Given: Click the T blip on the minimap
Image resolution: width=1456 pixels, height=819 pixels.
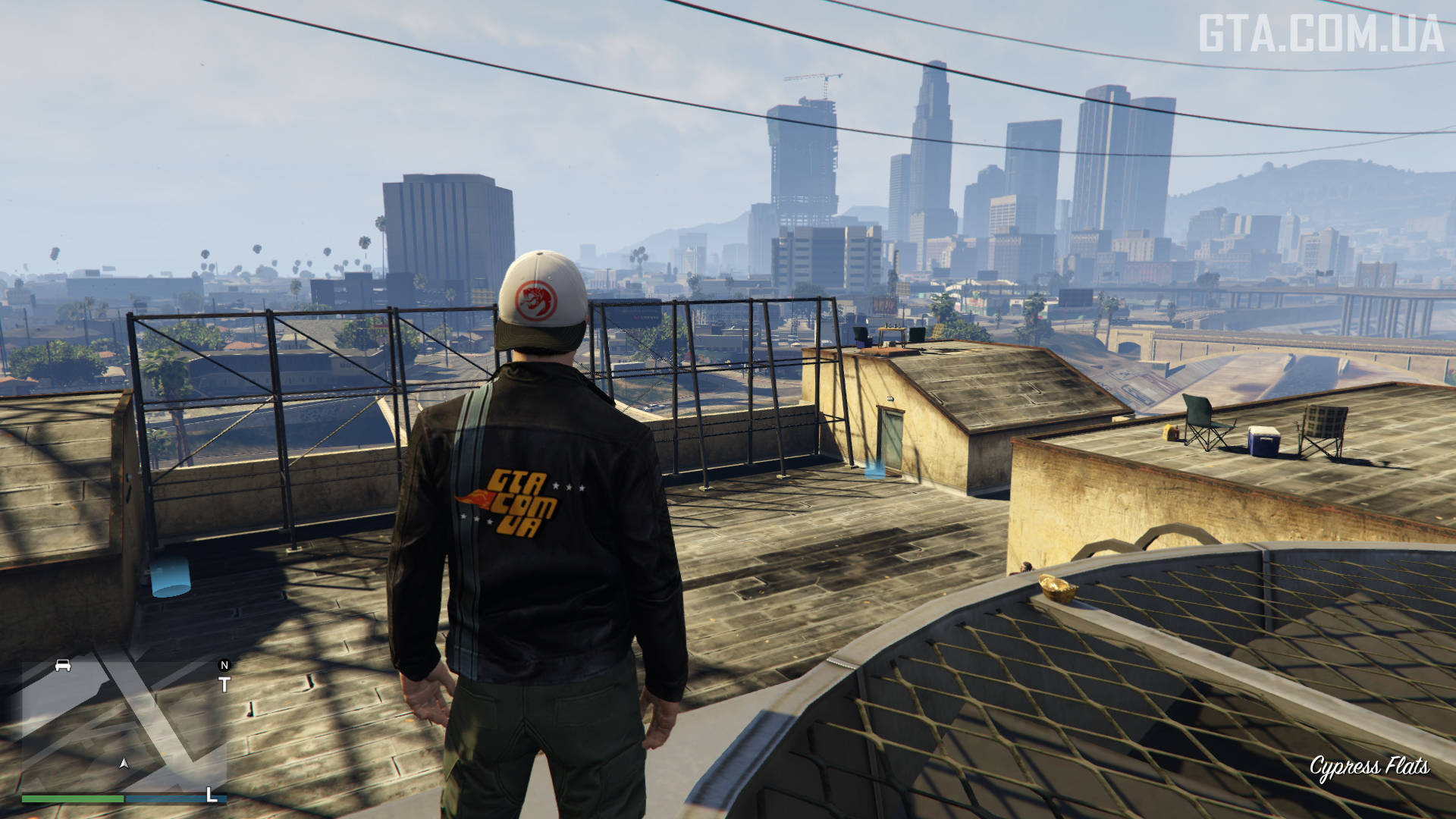Looking at the screenshot, I should [x=224, y=685].
